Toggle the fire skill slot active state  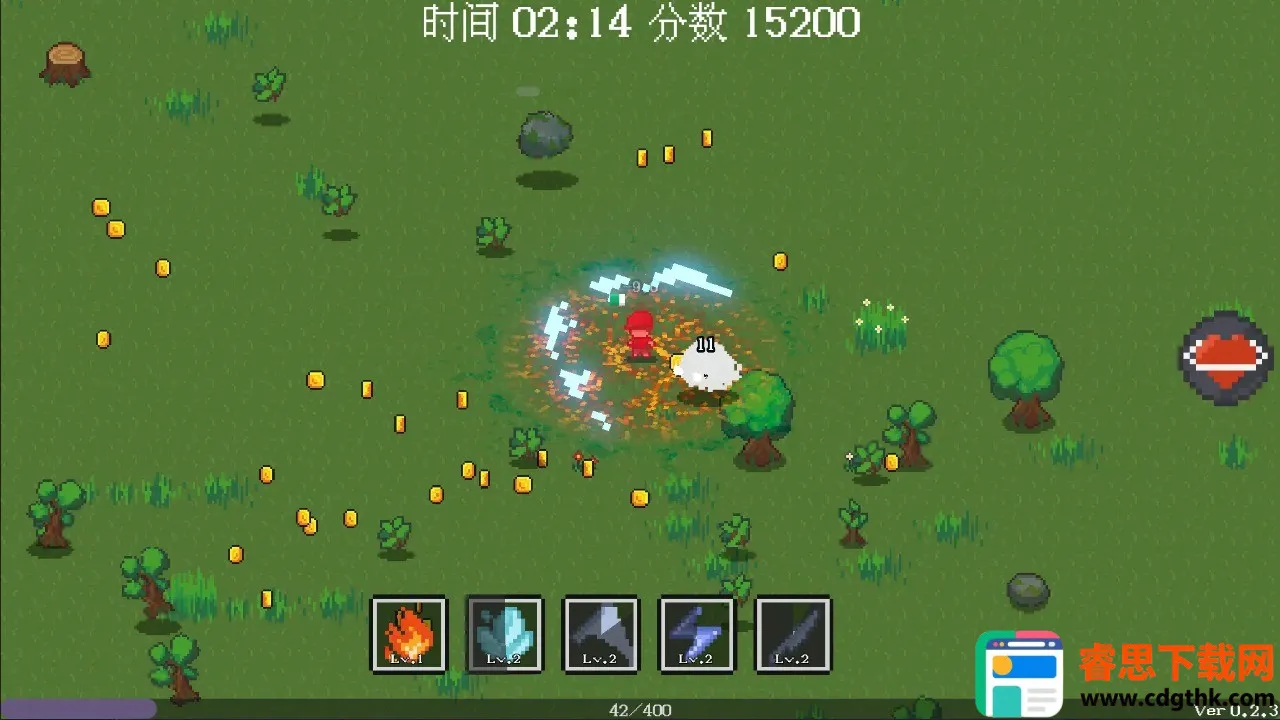point(409,634)
